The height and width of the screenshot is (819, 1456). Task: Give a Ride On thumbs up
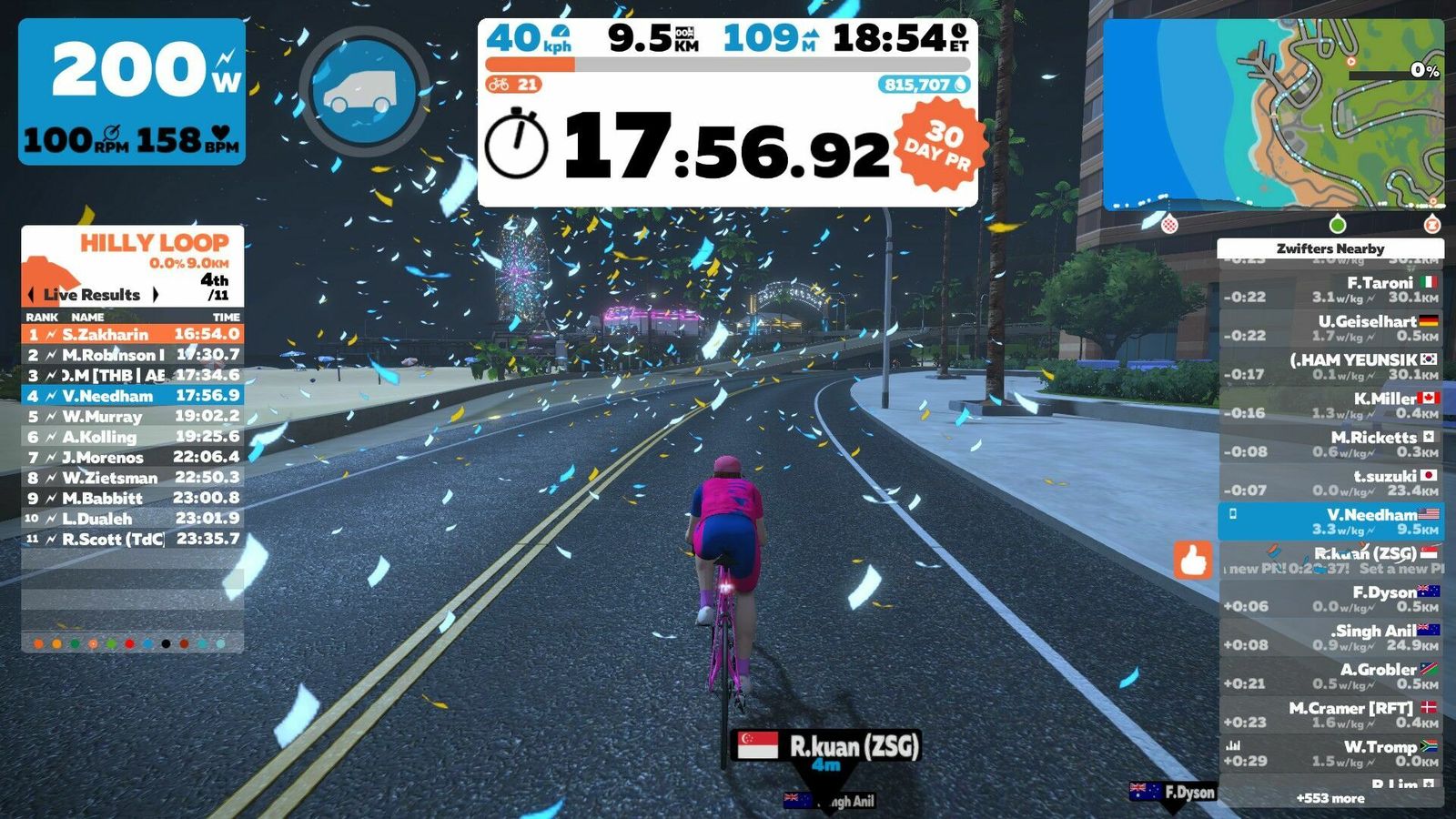pyautogui.click(x=1192, y=560)
